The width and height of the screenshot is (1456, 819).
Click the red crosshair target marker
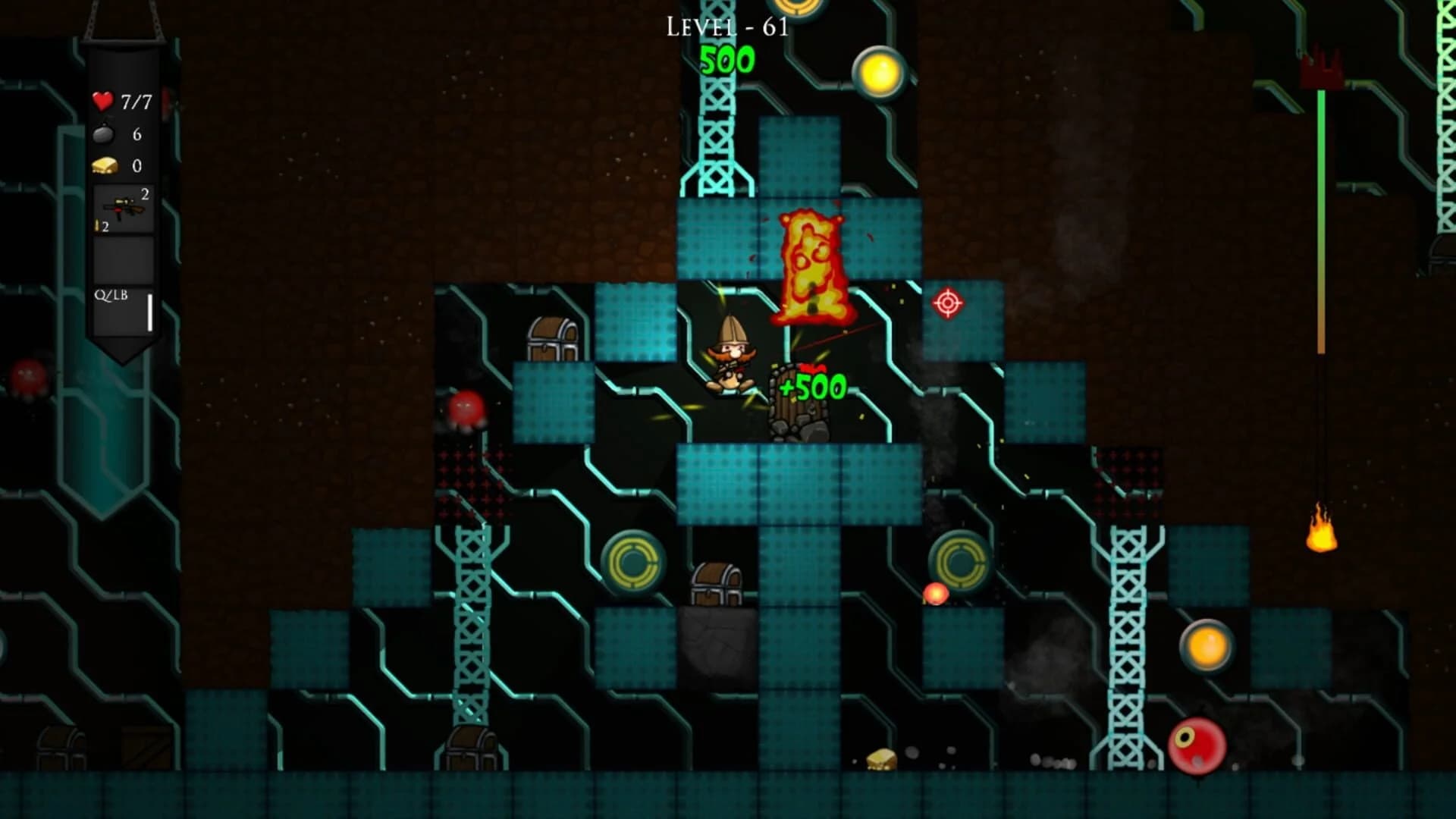(x=947, y=305)
